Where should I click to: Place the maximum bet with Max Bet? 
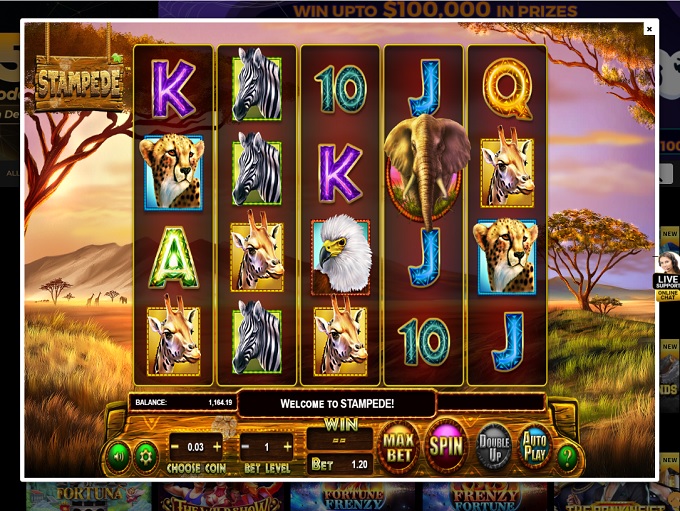[x=399, y=445]
